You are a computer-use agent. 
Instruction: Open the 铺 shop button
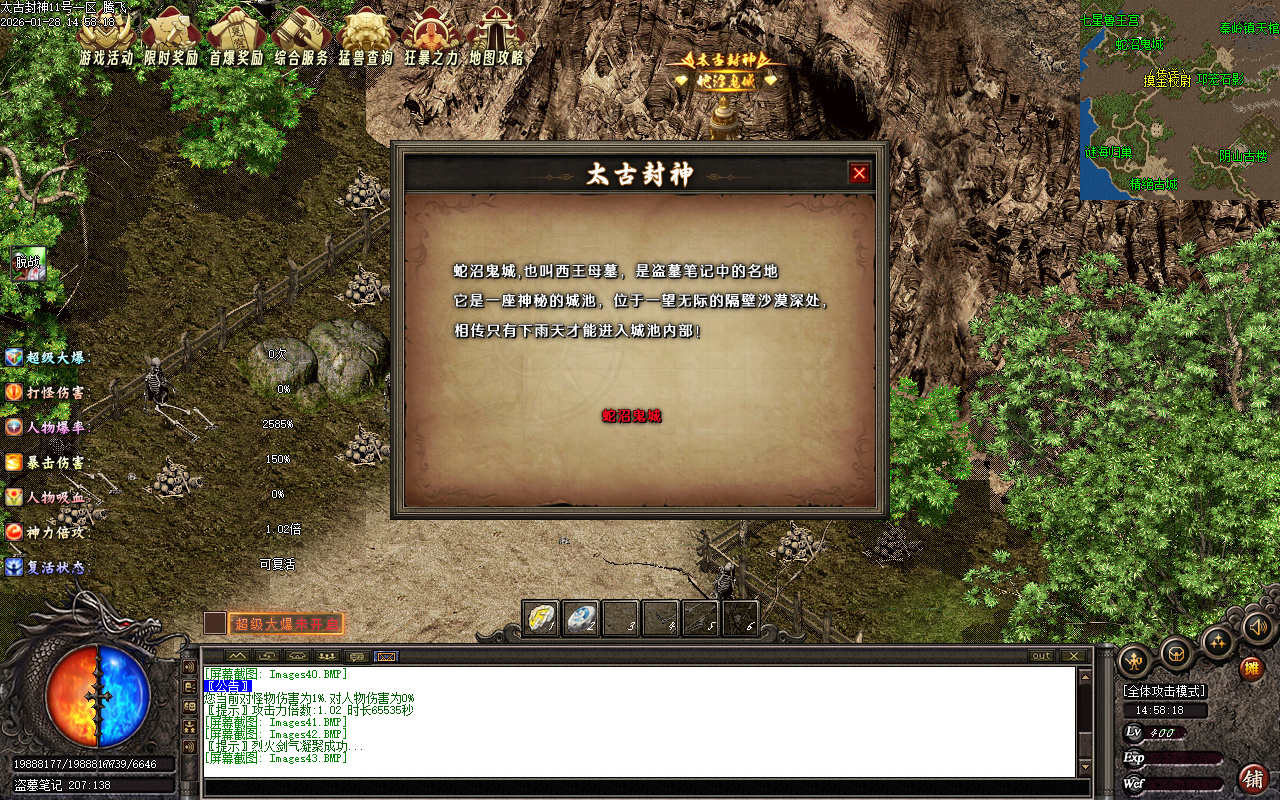coord(1254,779)
